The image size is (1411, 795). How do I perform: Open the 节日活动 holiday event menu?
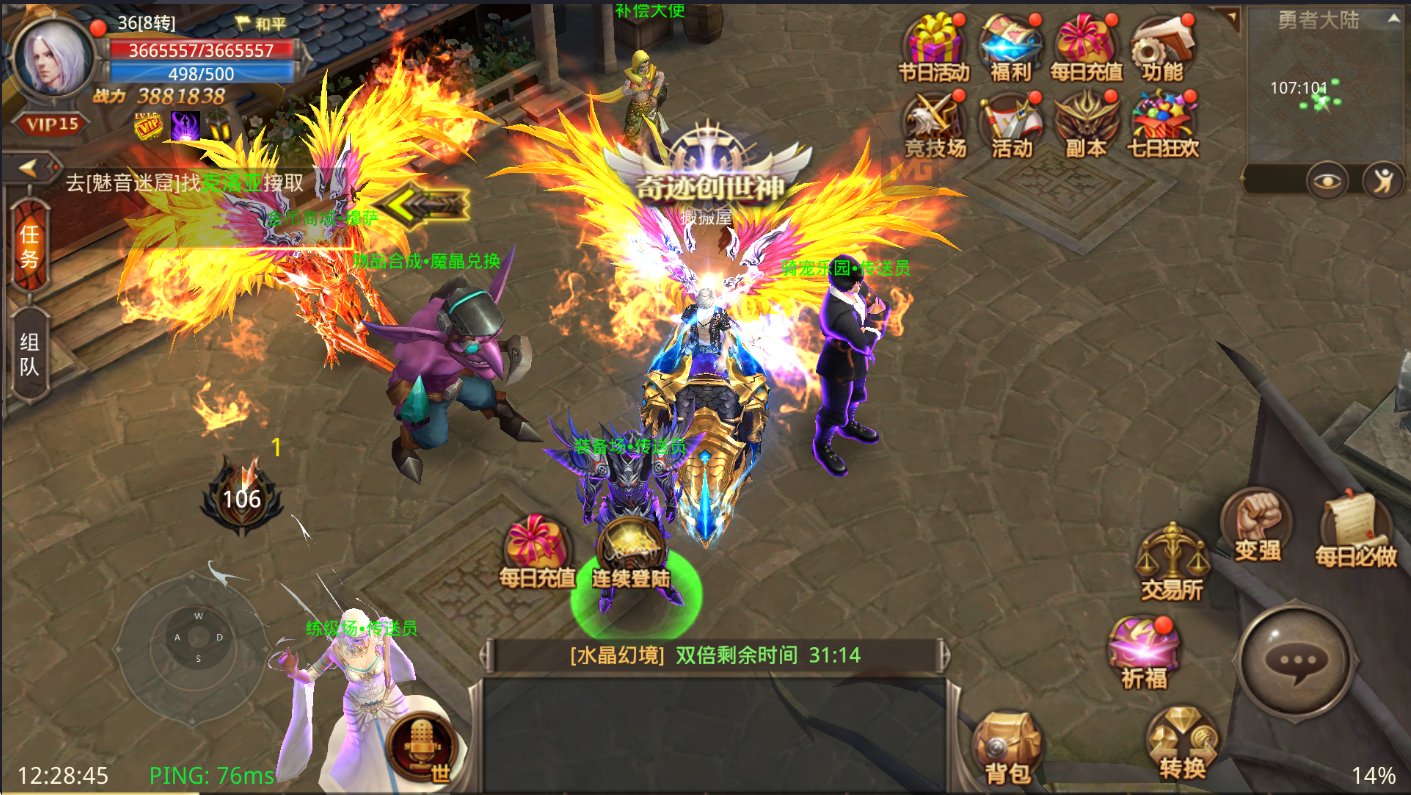pyautogui.click(x=934, y=47)
